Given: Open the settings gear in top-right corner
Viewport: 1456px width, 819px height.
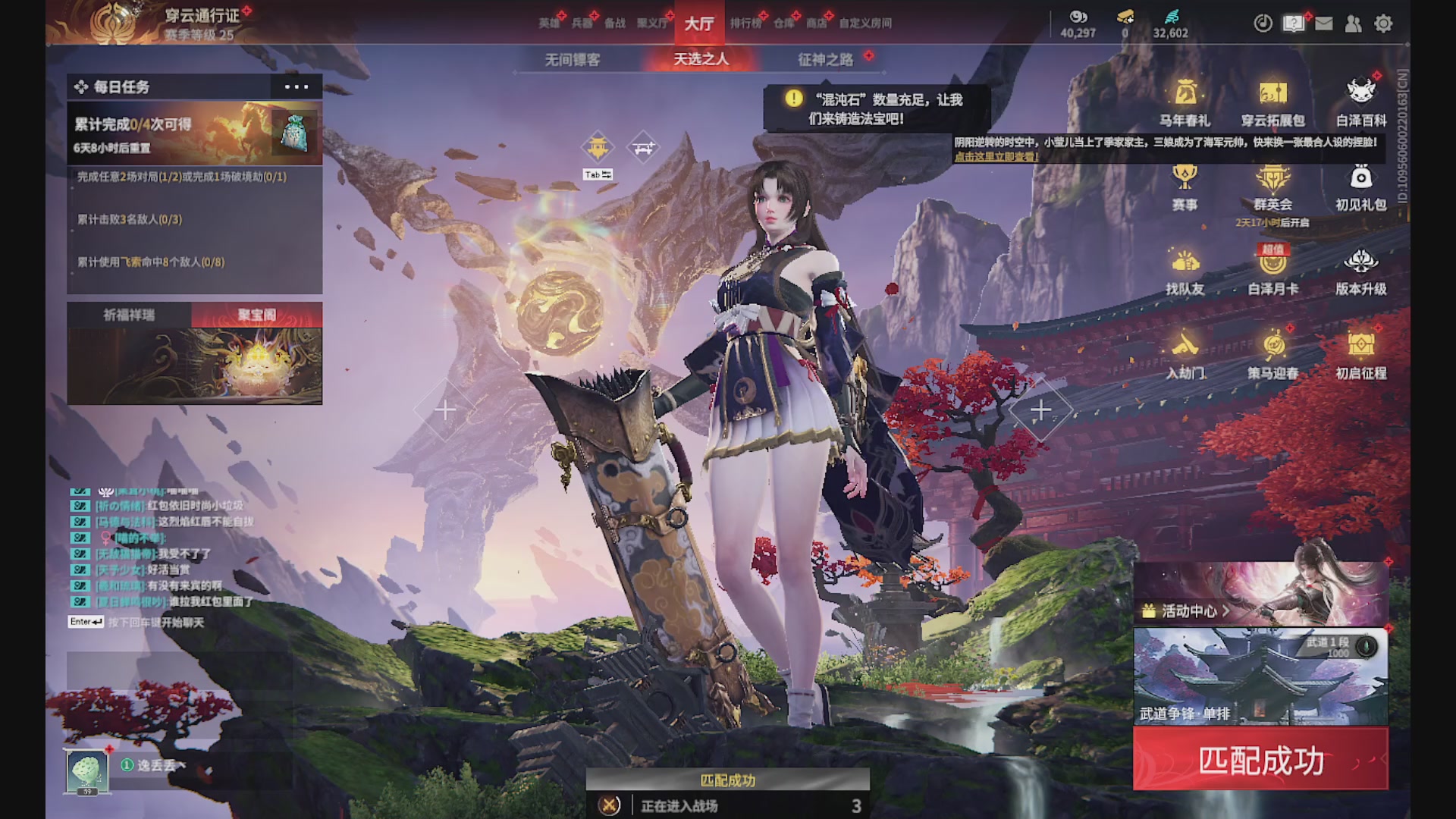Looking at the screenshot, I should pos(1384,24).
